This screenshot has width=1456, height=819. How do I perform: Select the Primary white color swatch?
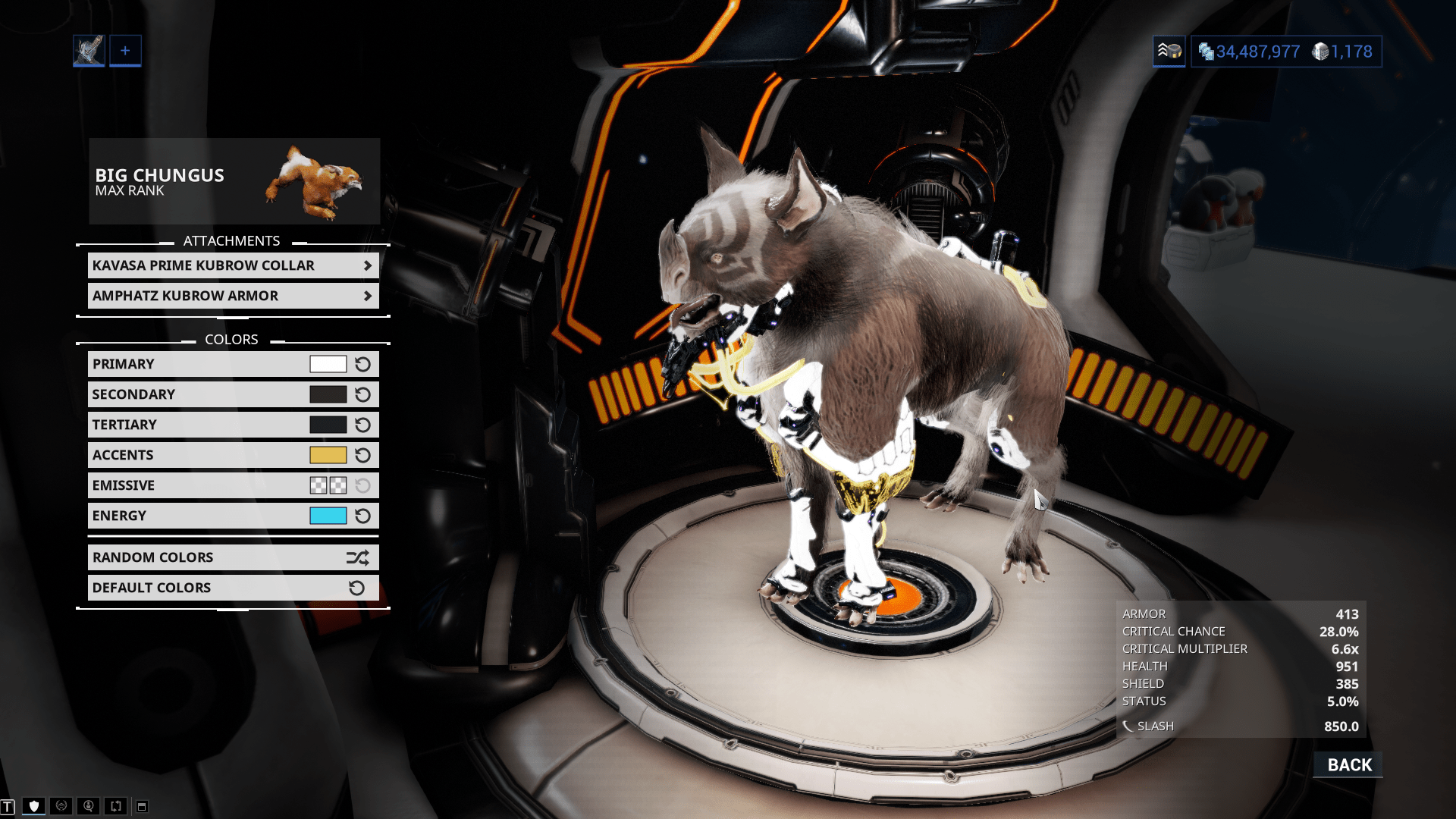(x=328, y=364)
